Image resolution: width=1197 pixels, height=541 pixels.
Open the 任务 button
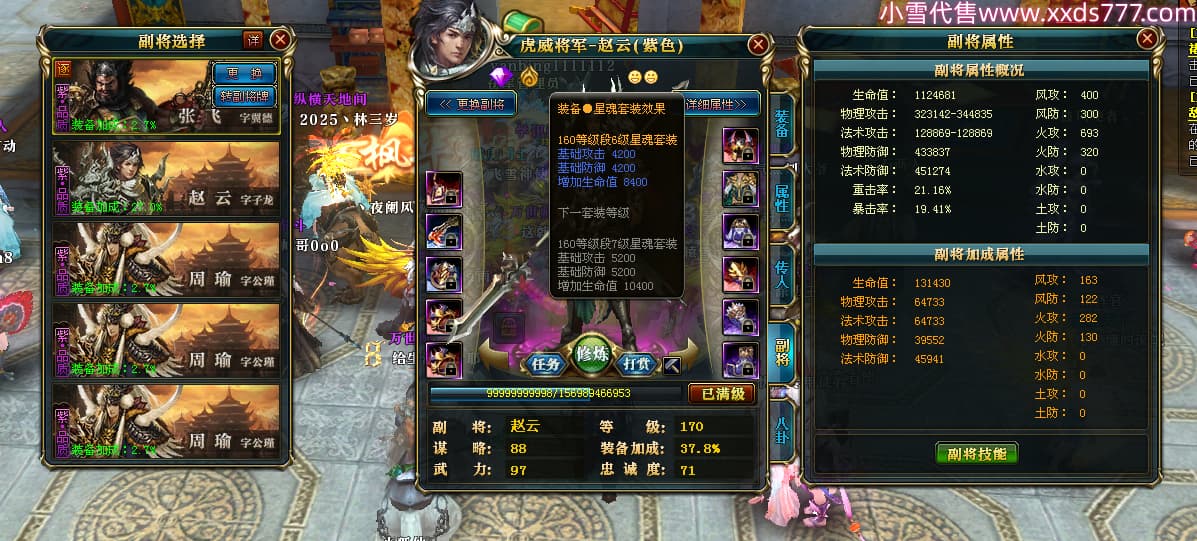tap(546, 364)
